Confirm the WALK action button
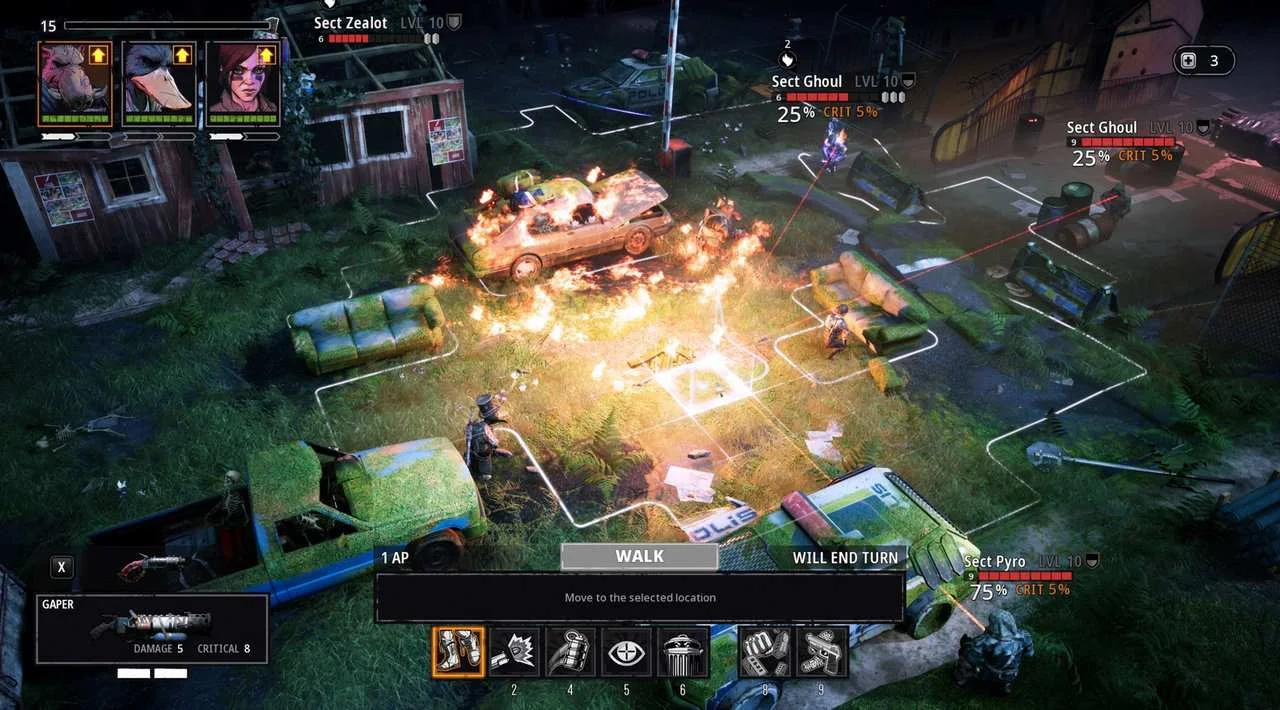1280x710 pixels. click(x=639, y=557)
